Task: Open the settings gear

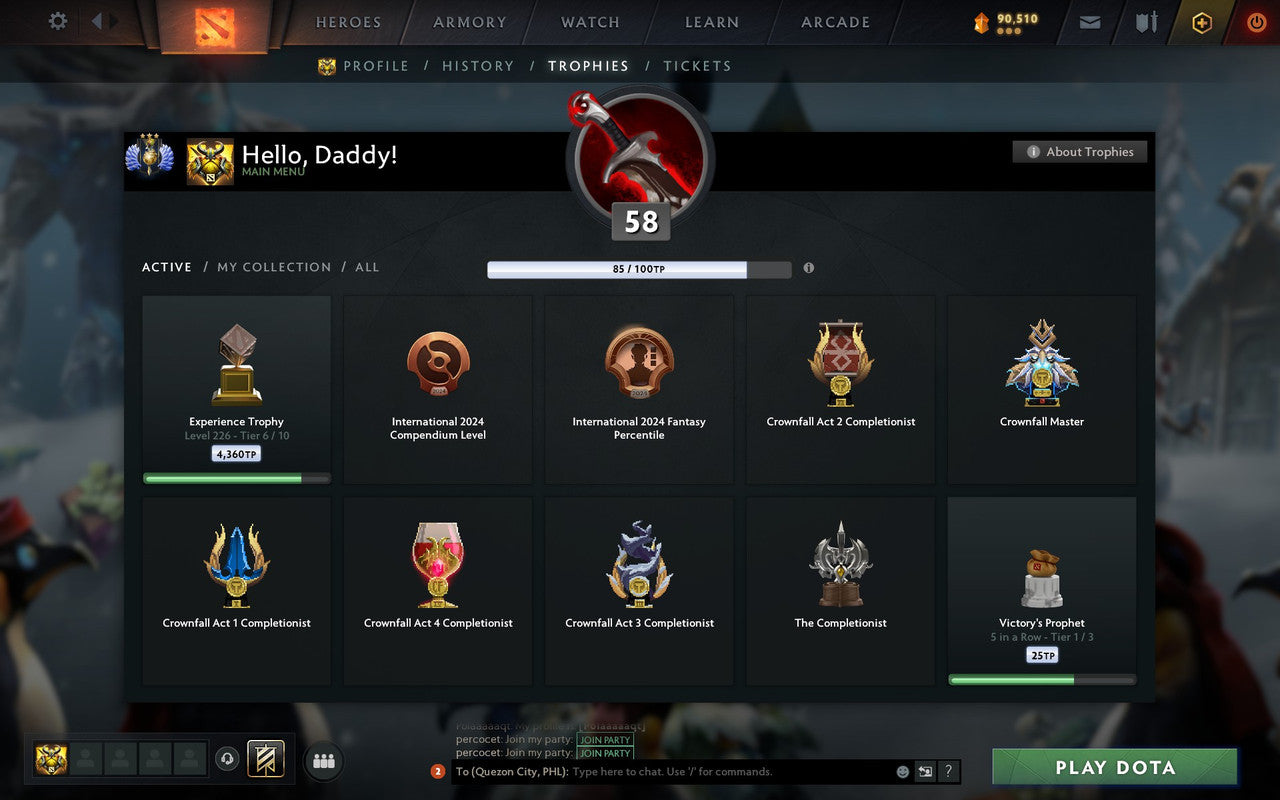Action: coord(57,21)
